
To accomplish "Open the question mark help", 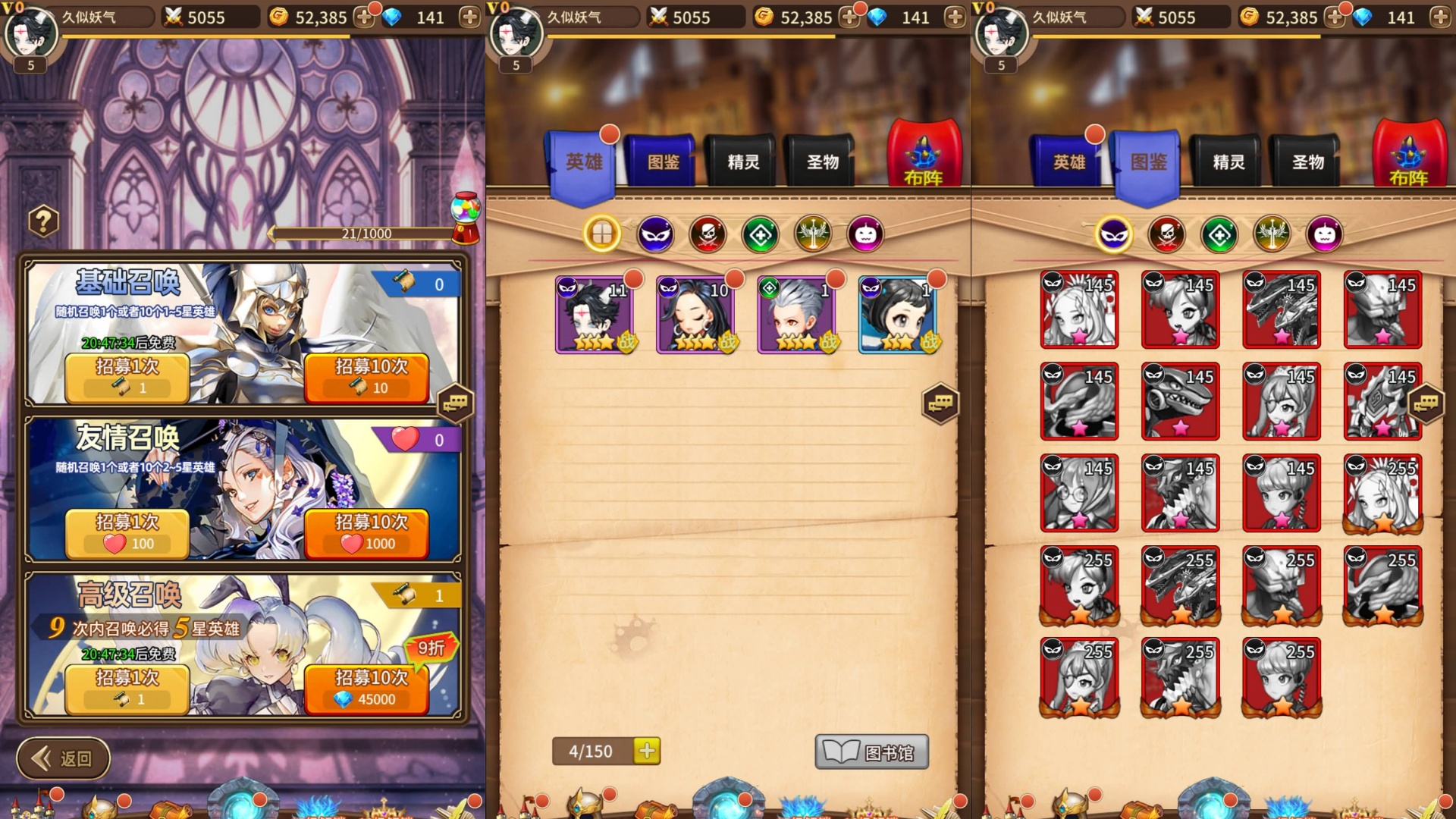I will (x=43, y=222).
